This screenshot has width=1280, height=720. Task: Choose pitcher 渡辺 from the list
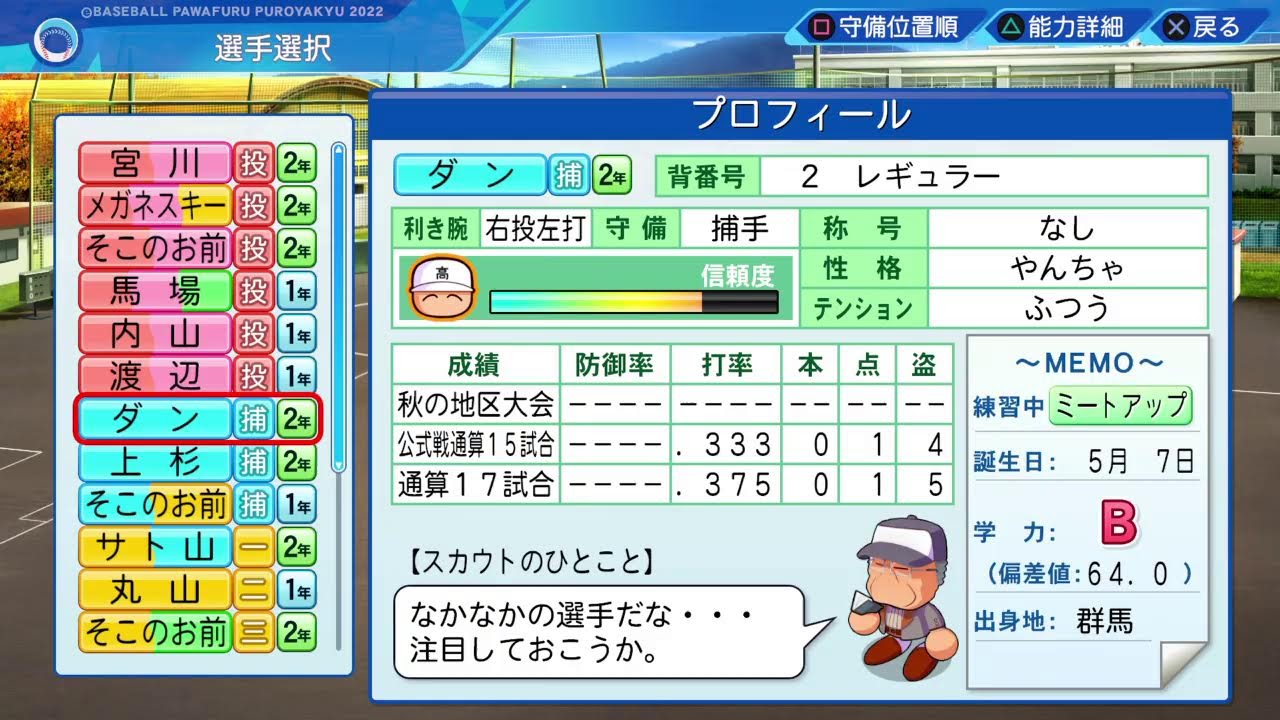point(156,376)
